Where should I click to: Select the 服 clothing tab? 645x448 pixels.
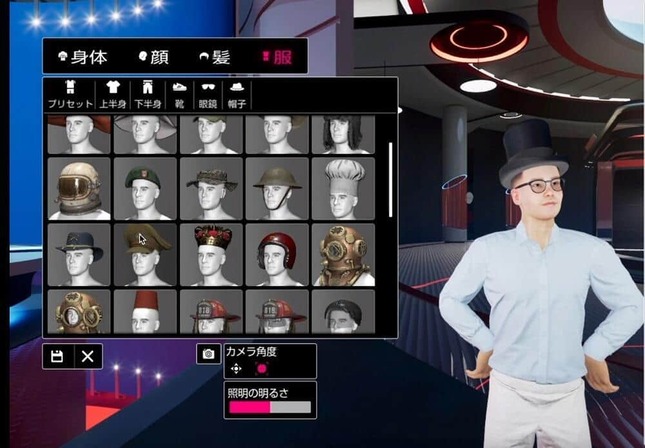[276, 58]
